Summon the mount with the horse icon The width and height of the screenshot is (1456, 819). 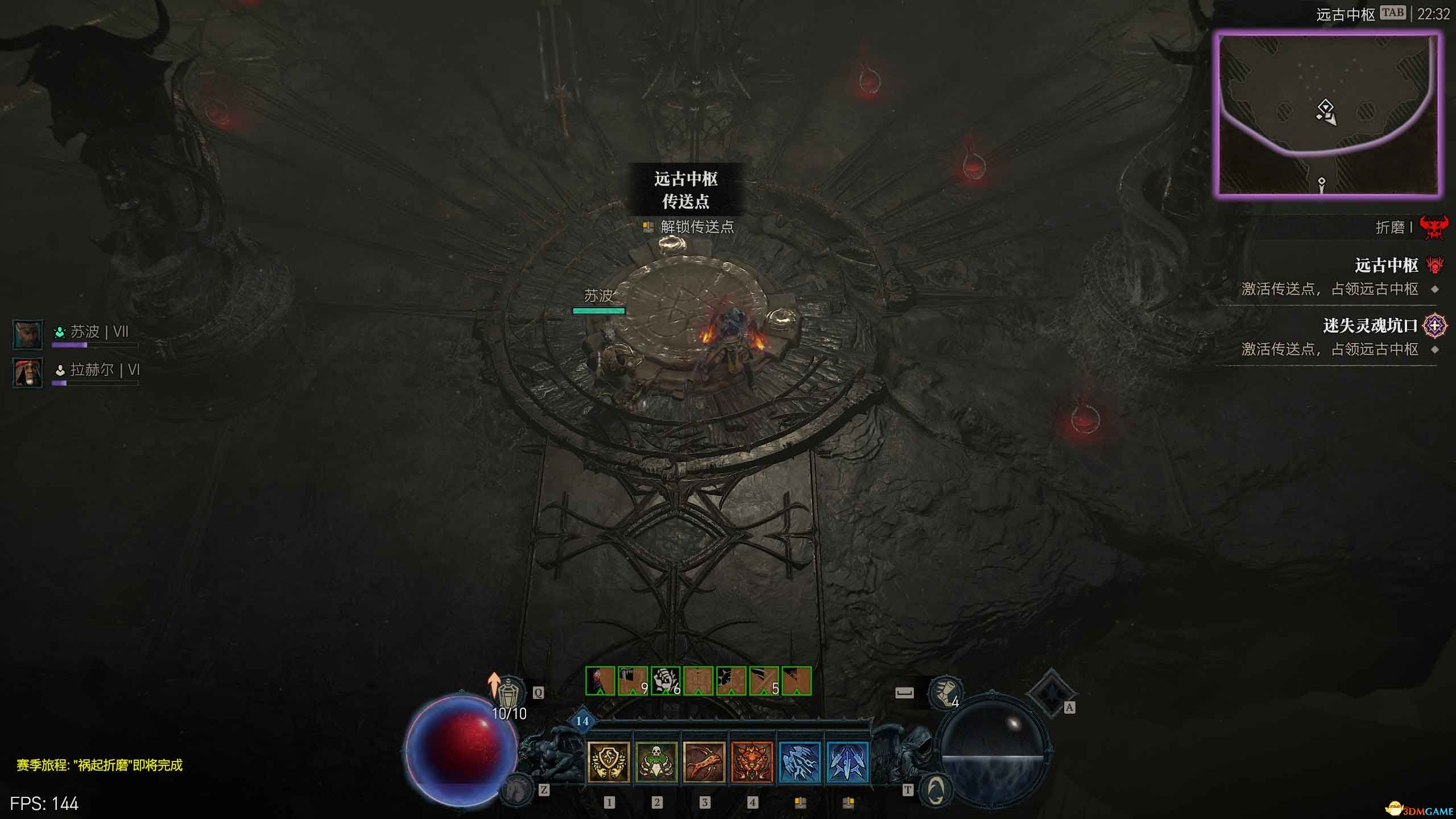tap(516, 788)
